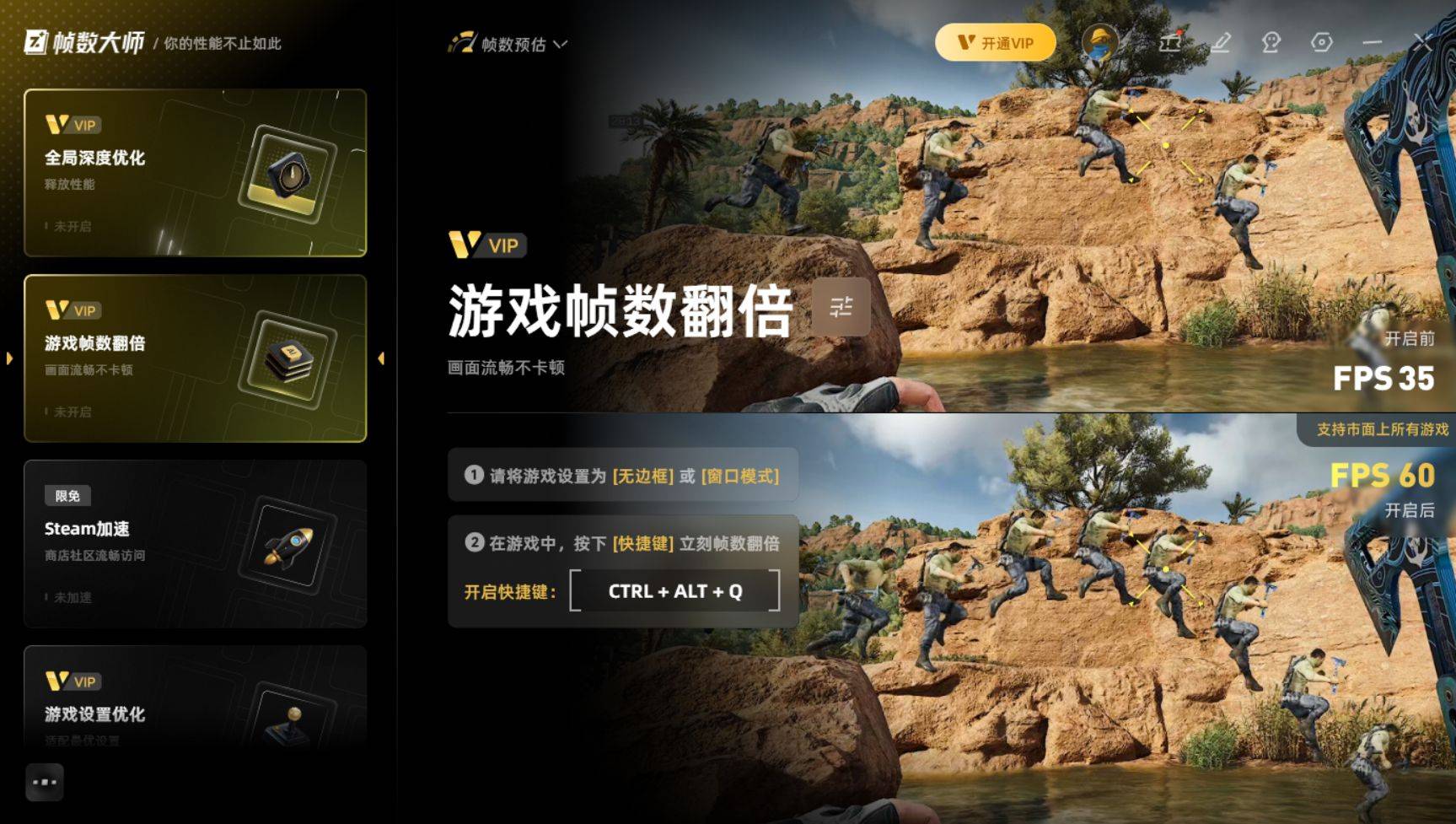Viewport: 1456px width, 824px height.
Task: Click the 开通VIP button
Action: click(996, 41)
